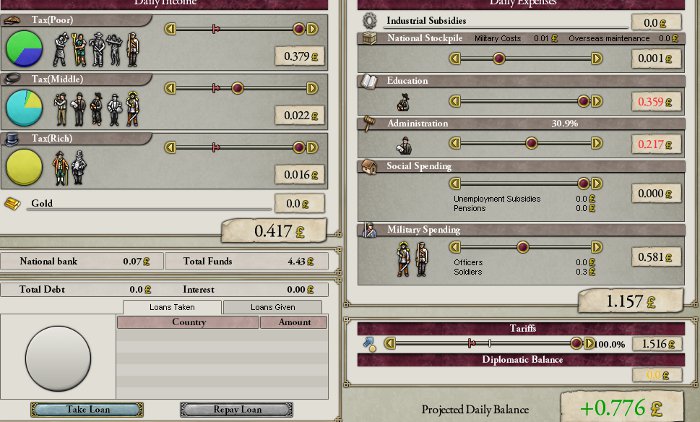The height and width of the screenshot is (422, 700).
Task: Select the rich tax pie chart
Action: pyautogui.click(x=24, y=166)
